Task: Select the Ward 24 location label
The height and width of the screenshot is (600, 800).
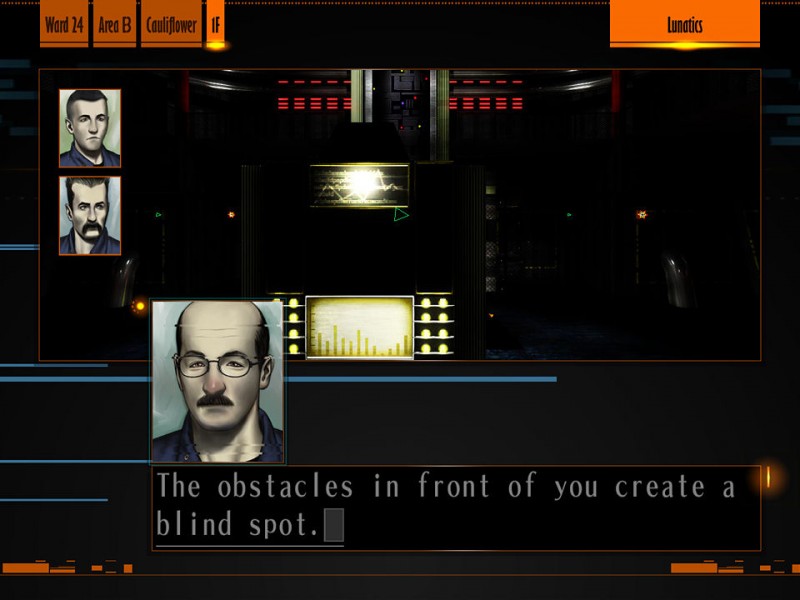Action: click(x=64, y=25)
